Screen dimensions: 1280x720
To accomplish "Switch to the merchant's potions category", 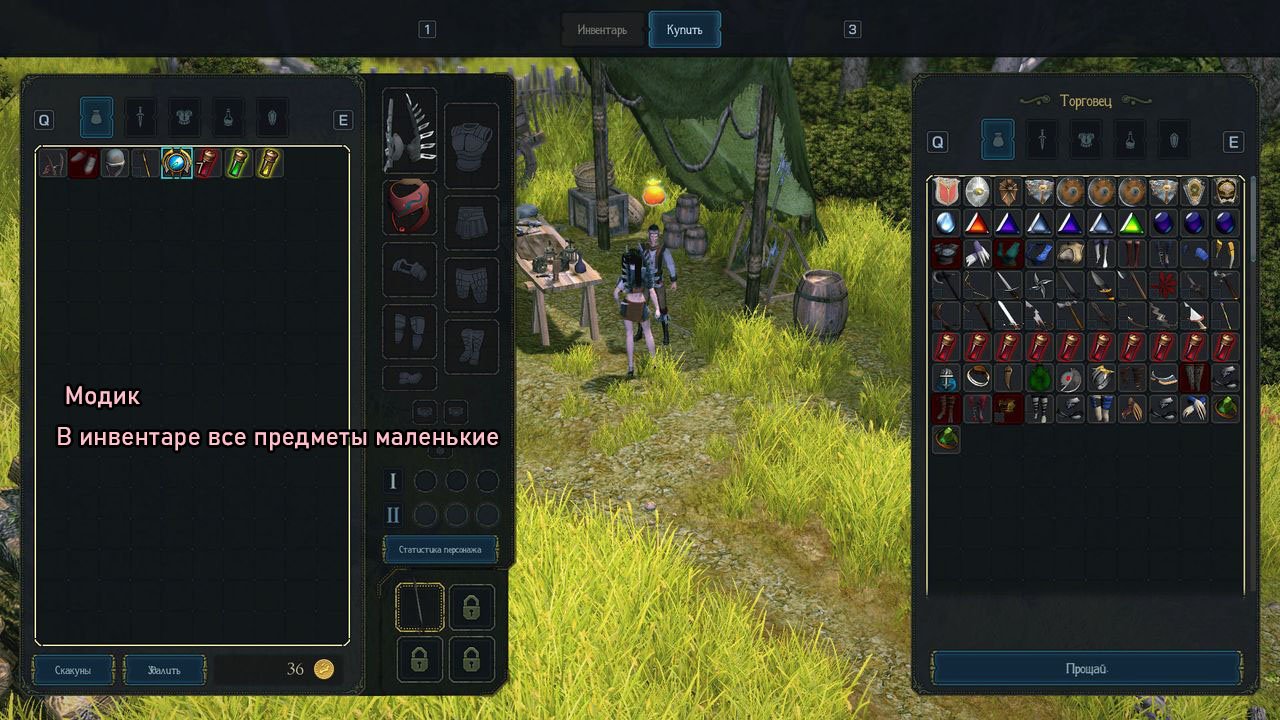I will coord(1130,141).
